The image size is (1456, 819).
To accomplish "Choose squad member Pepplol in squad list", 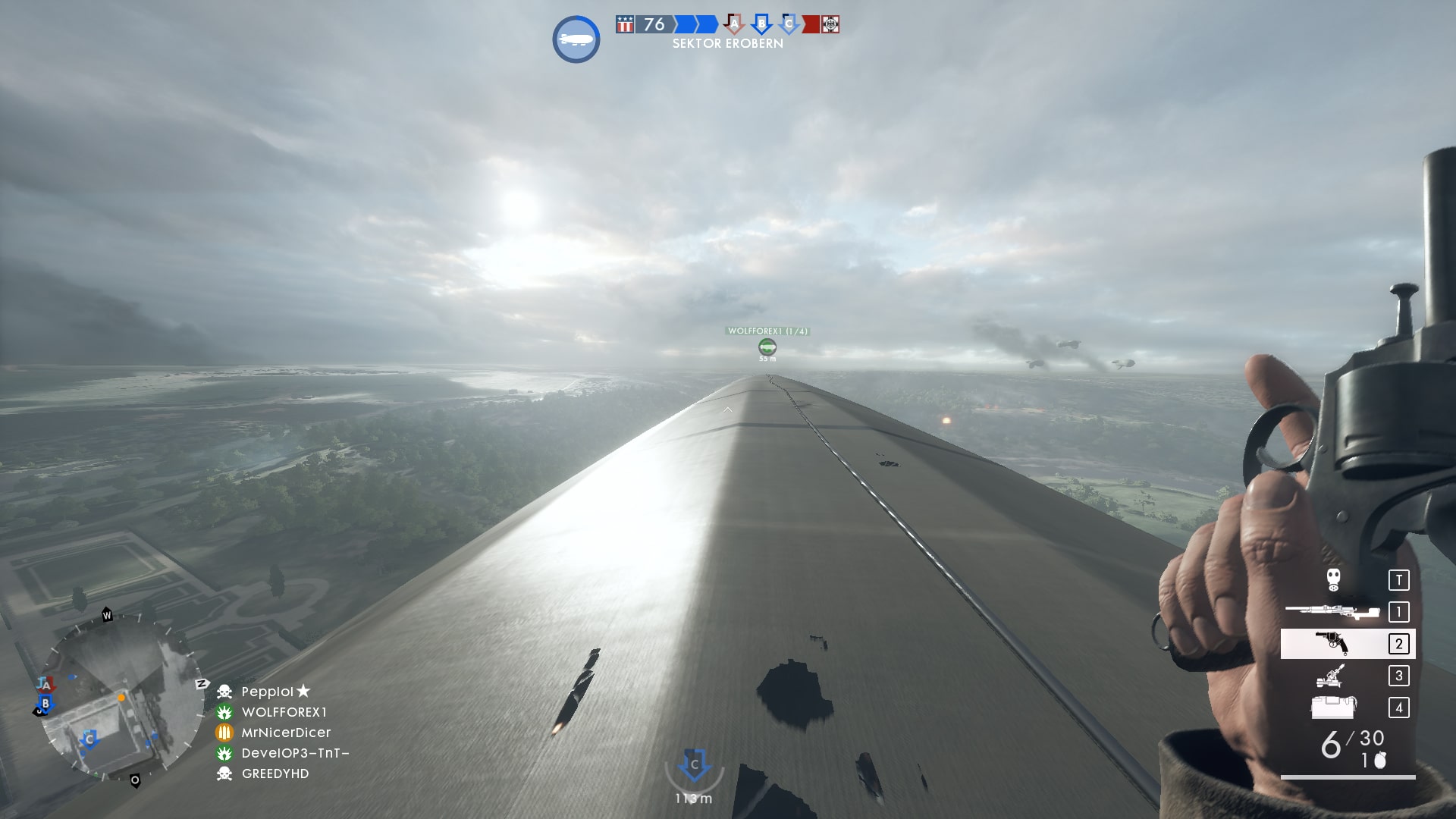I will pos(267,692).
